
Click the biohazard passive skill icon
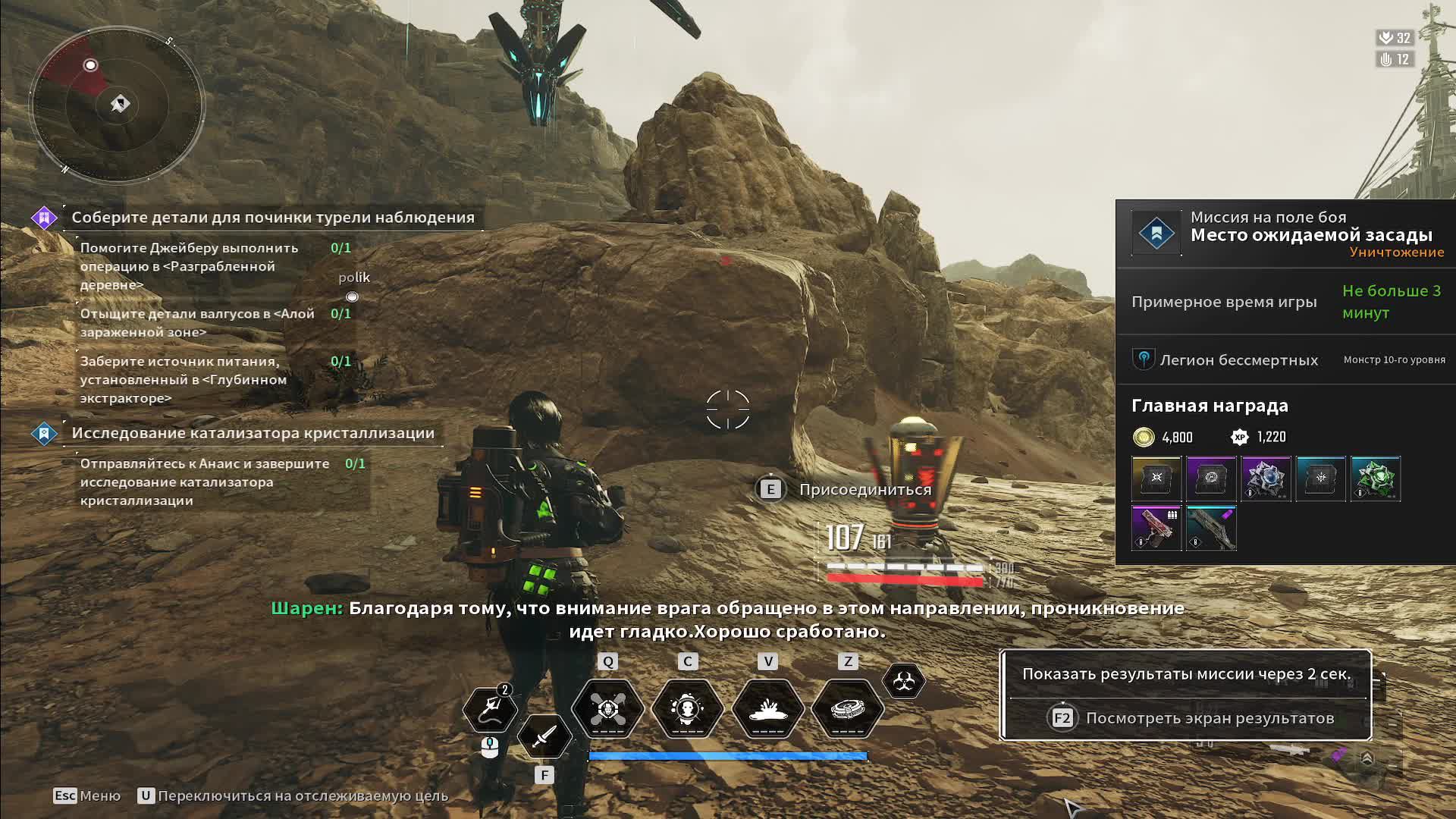(x=903, y=681)
